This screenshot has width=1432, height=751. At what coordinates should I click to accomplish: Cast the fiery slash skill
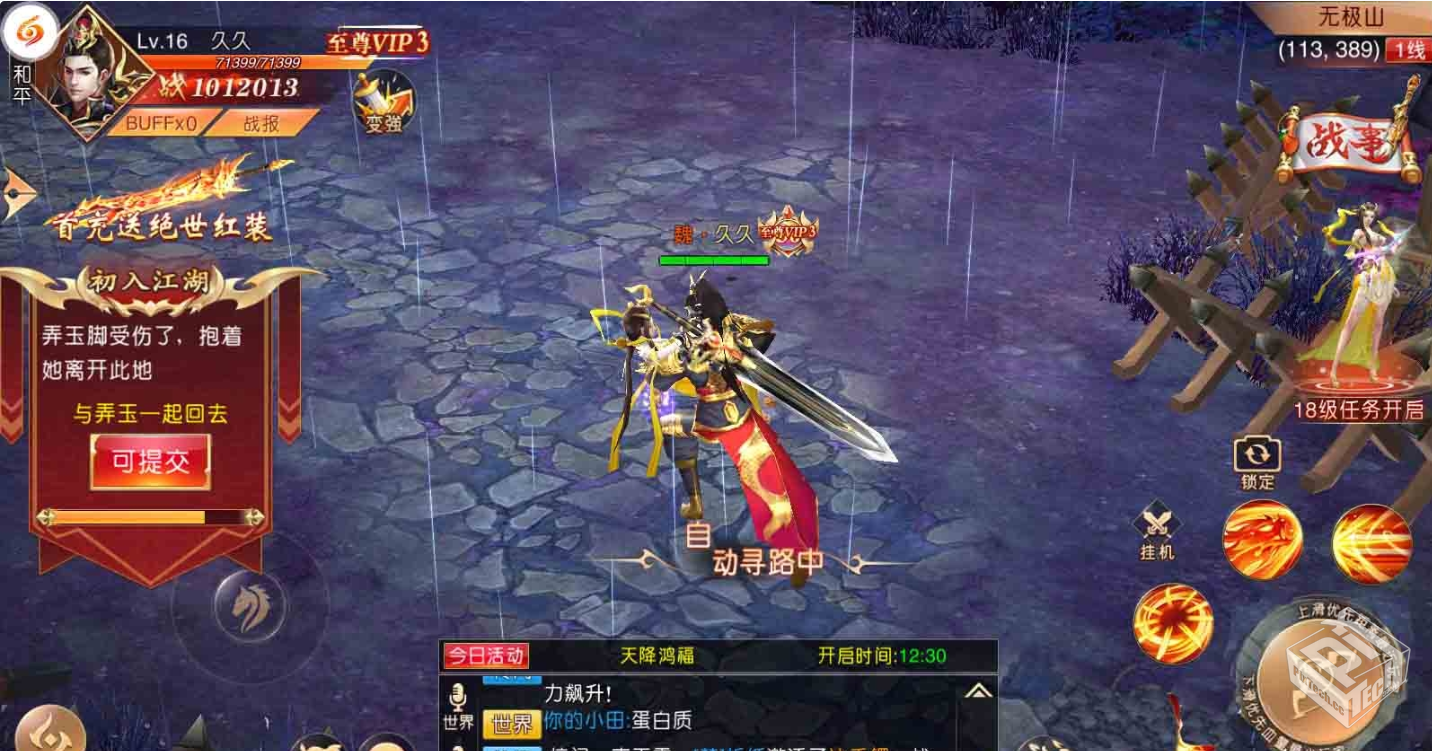click(x=1371, y=543)
